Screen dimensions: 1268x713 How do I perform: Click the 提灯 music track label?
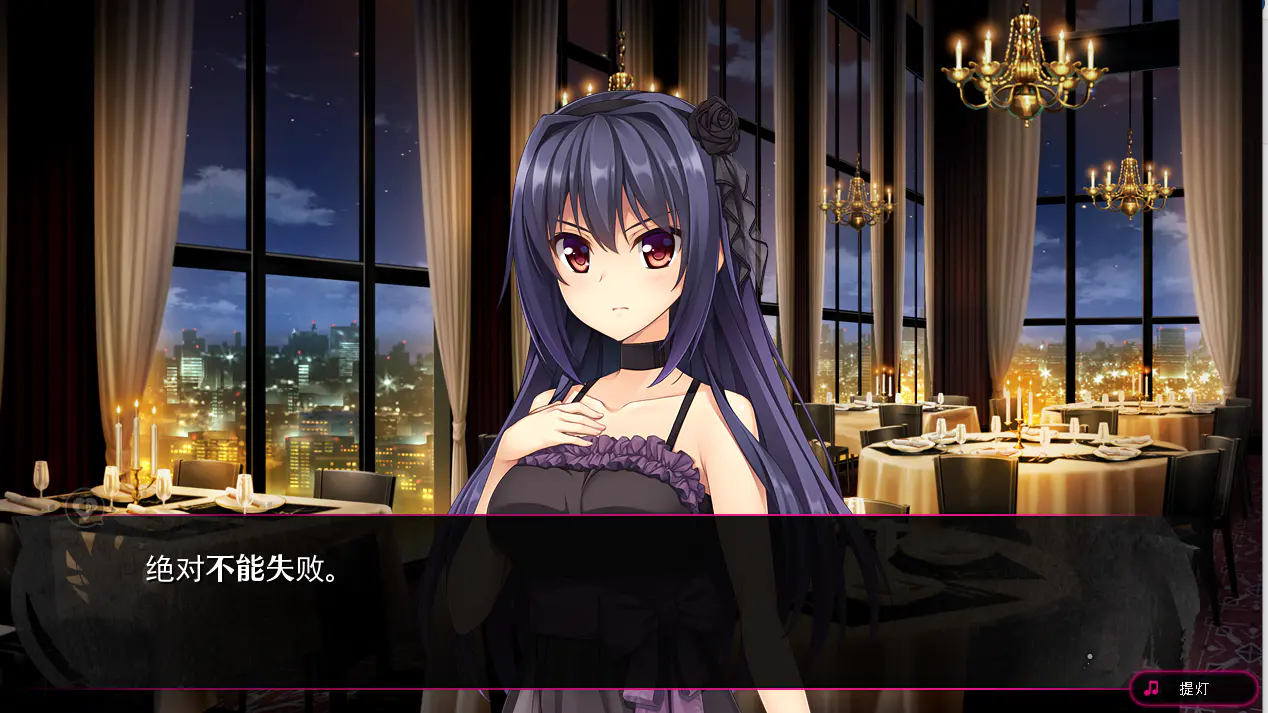[1193, 688]
